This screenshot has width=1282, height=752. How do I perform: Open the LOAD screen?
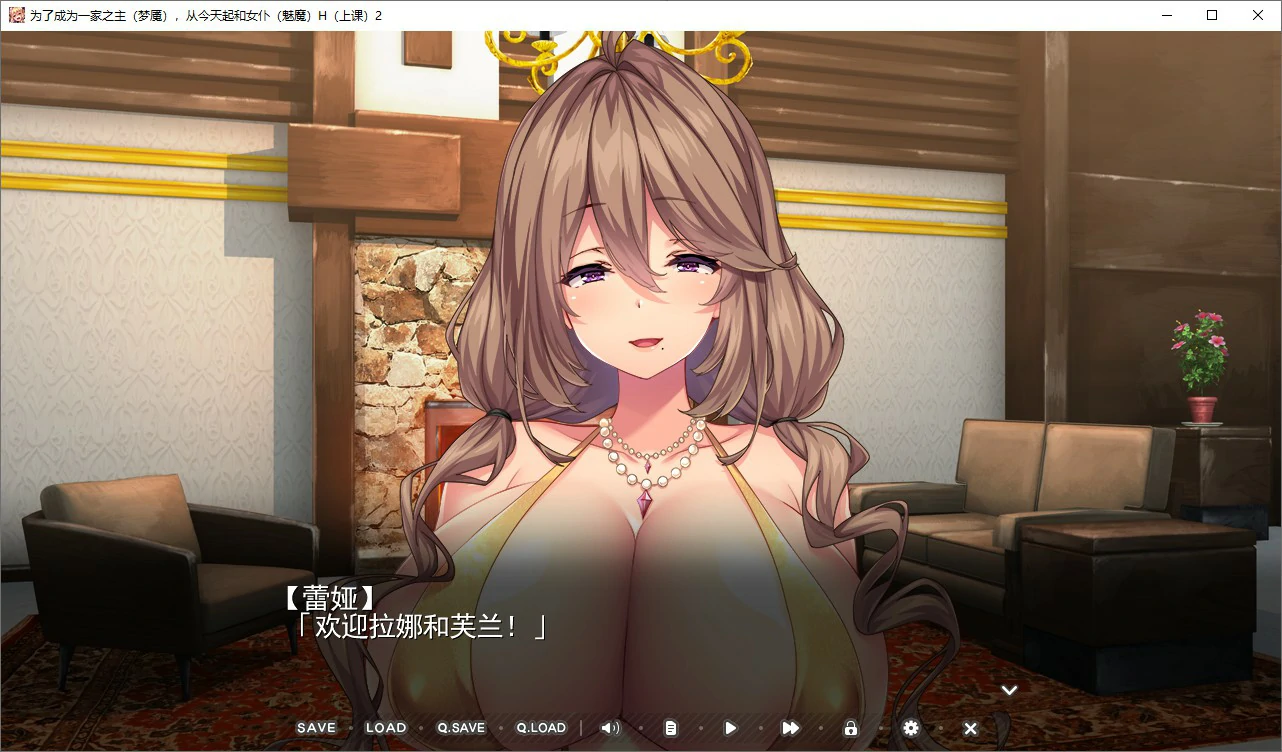[x=385, y=728]
